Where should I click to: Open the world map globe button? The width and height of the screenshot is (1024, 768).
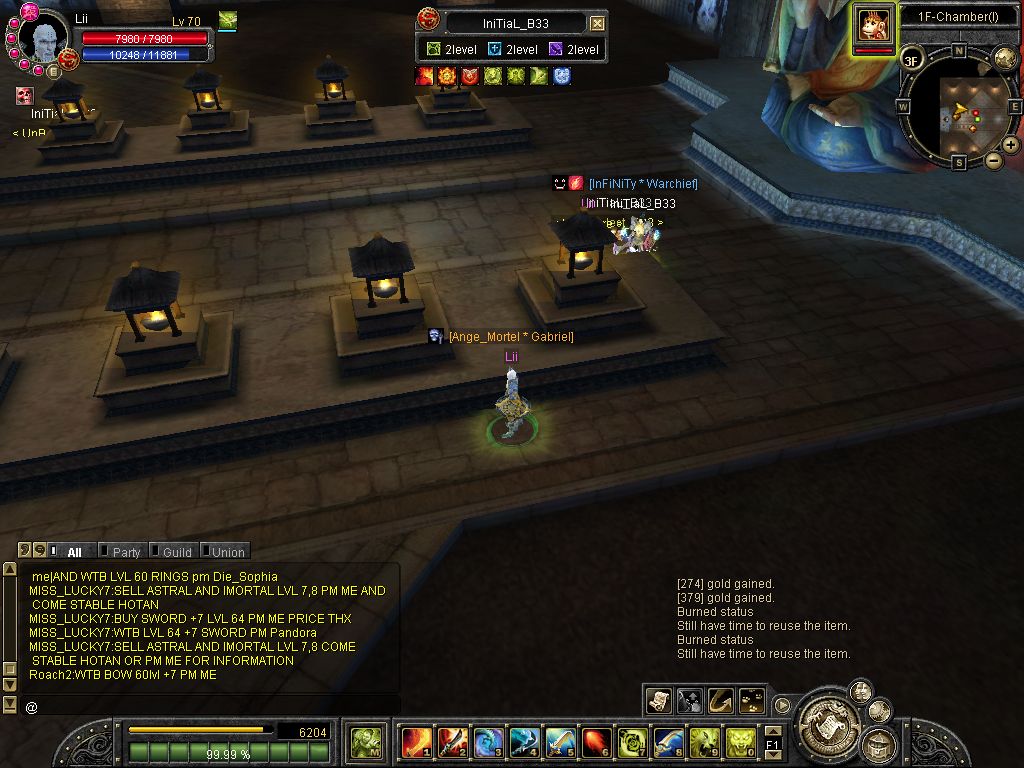click(1005, 58)
